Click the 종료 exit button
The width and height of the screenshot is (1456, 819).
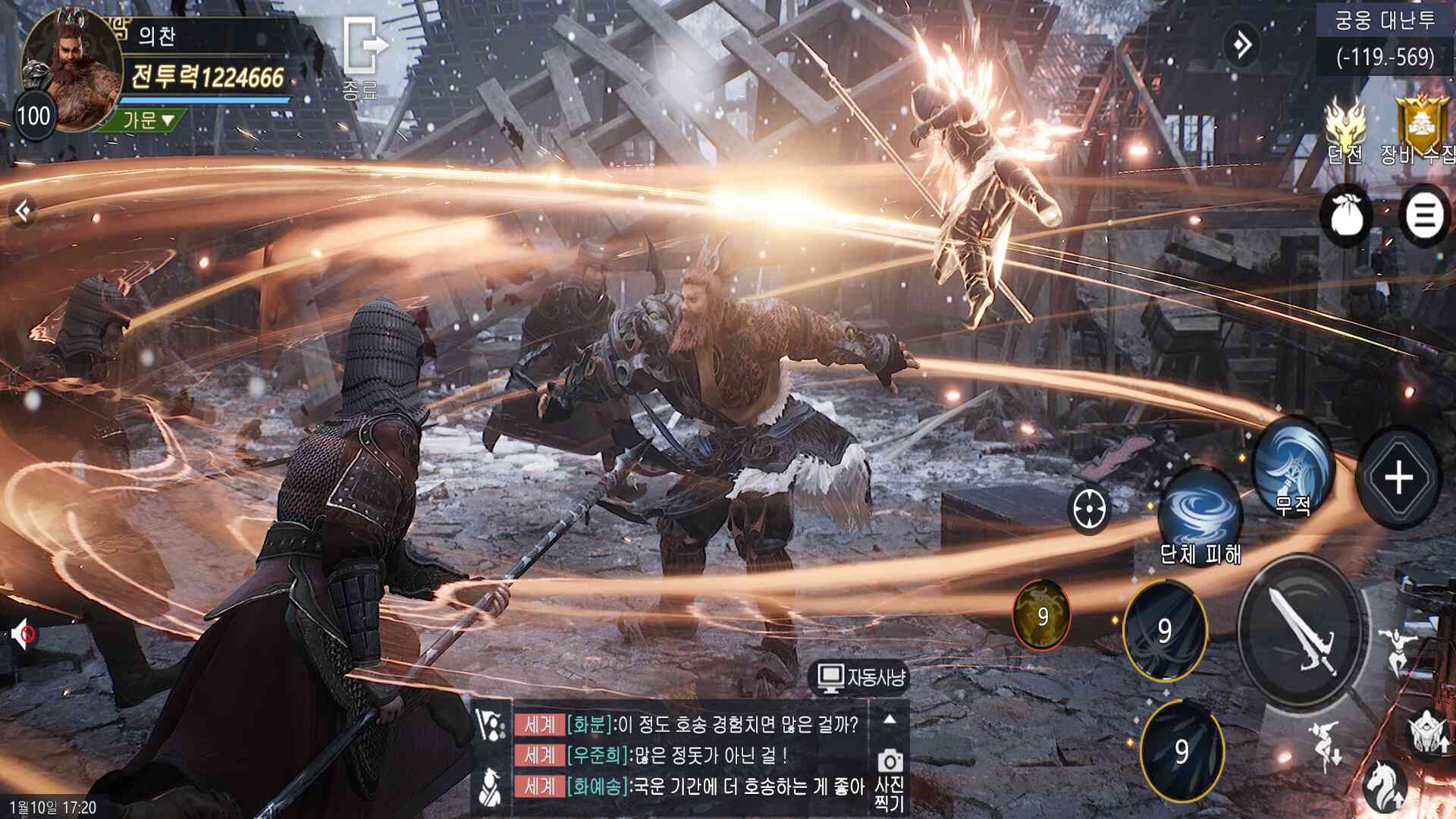(363, 58)
